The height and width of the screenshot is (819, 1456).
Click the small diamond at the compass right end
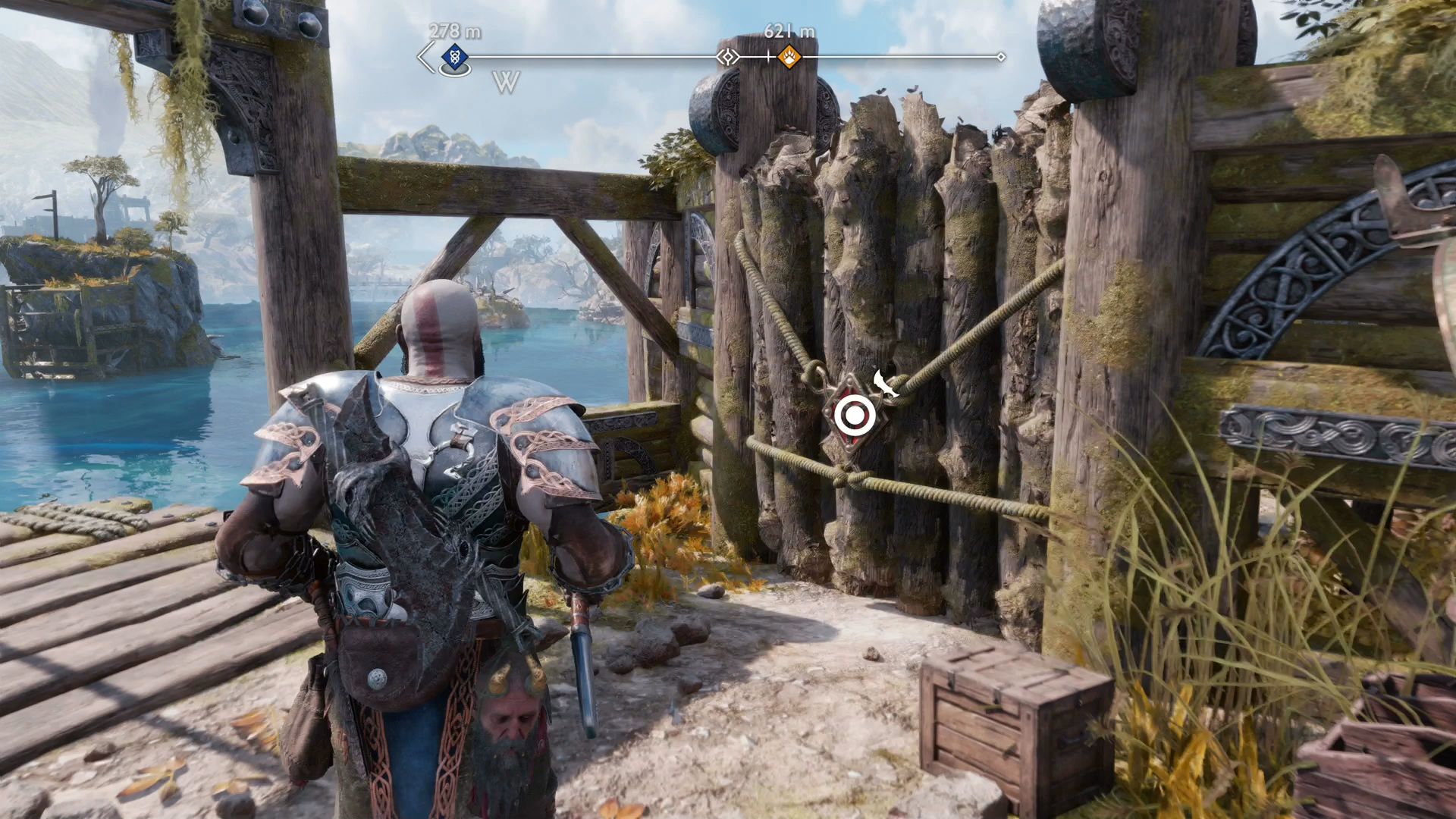click(1003, 55)
